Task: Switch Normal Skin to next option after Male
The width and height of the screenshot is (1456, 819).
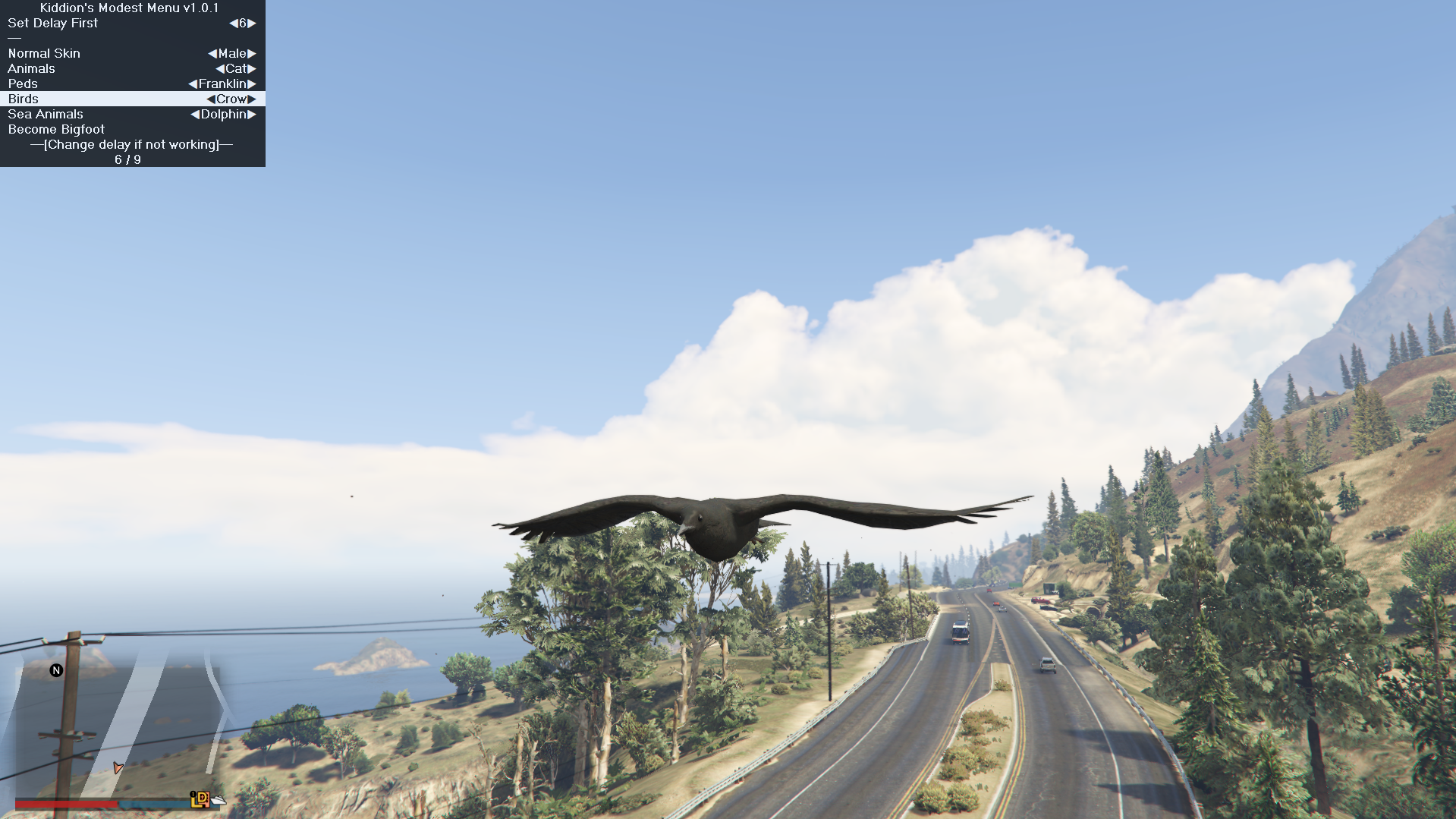Action: click(252, 53)
